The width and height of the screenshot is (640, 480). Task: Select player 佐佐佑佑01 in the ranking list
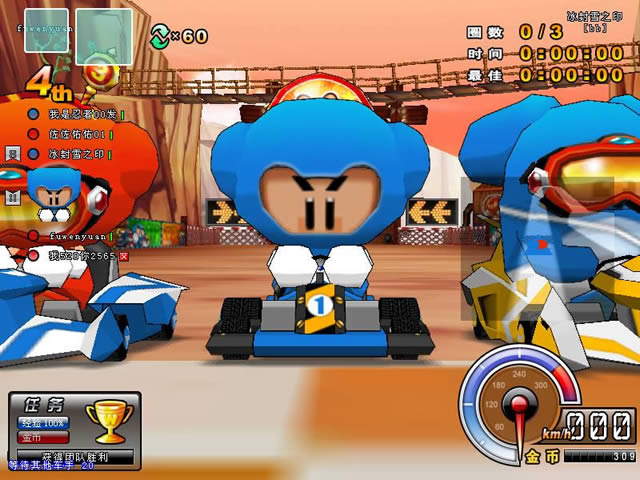pyautogui.click(x=74, y=134)
